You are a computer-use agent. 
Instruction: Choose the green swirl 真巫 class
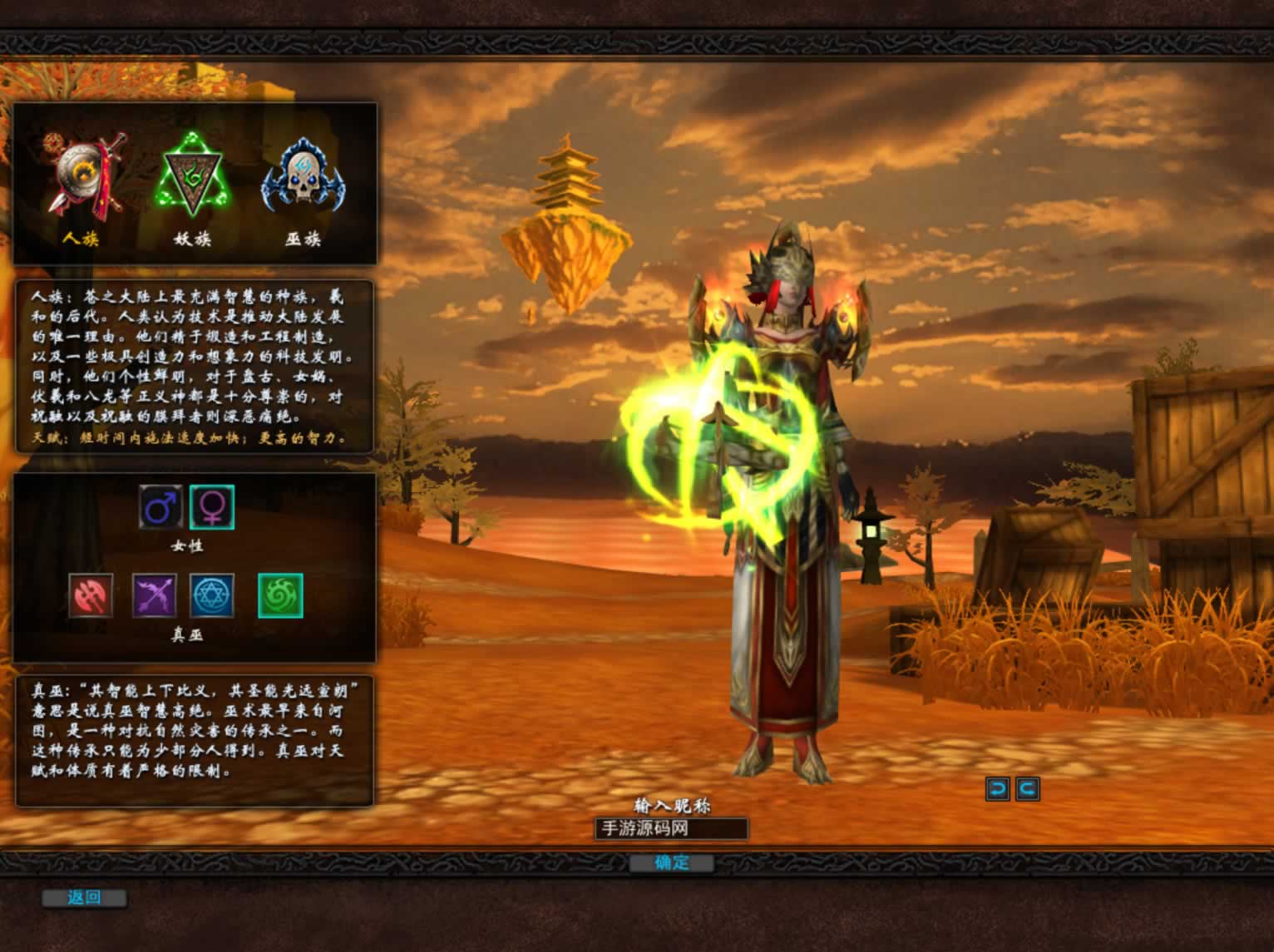pyautogui.click(x=280, y=595)
